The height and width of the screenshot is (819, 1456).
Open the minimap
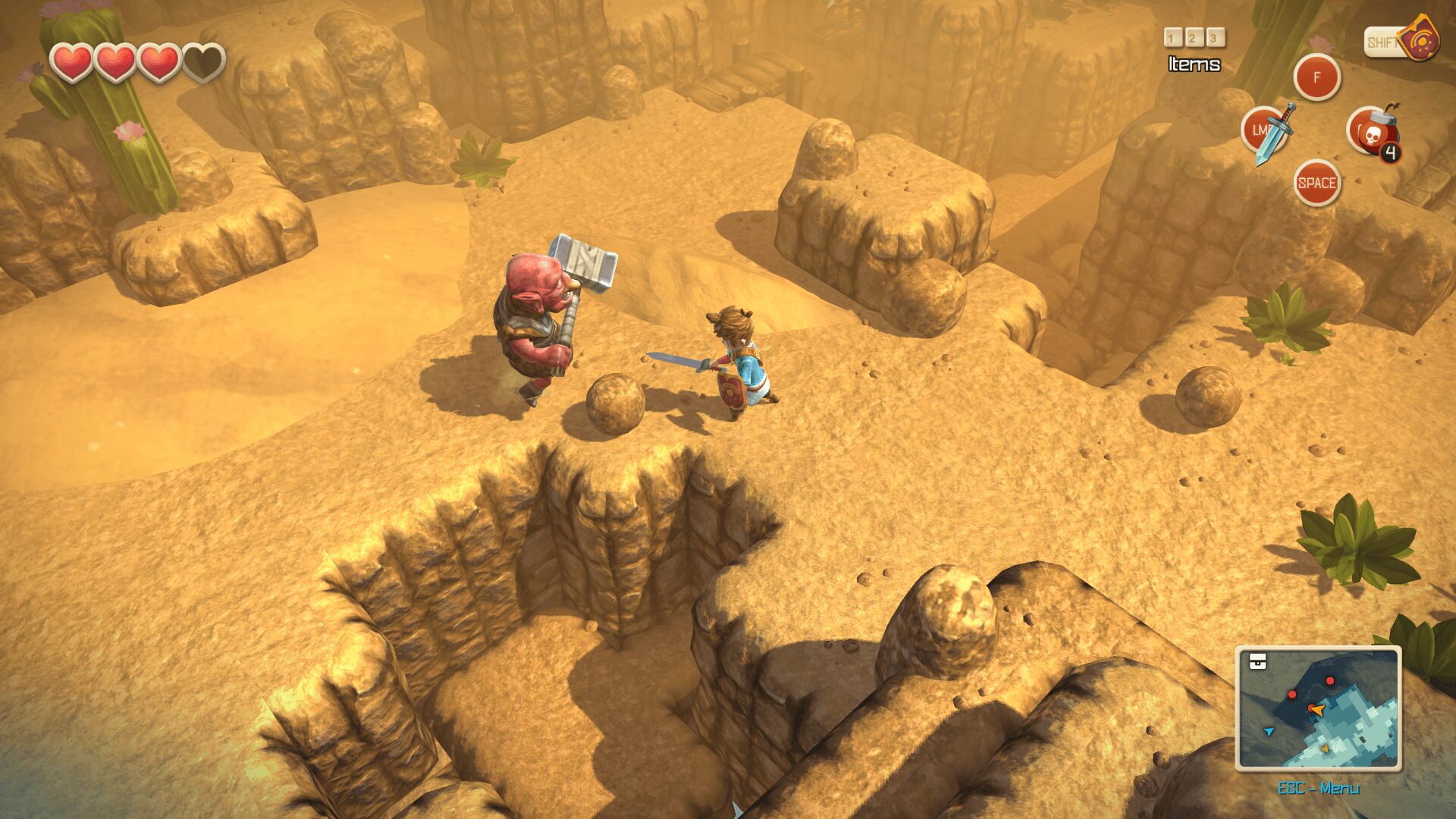tap(1318, 708)
